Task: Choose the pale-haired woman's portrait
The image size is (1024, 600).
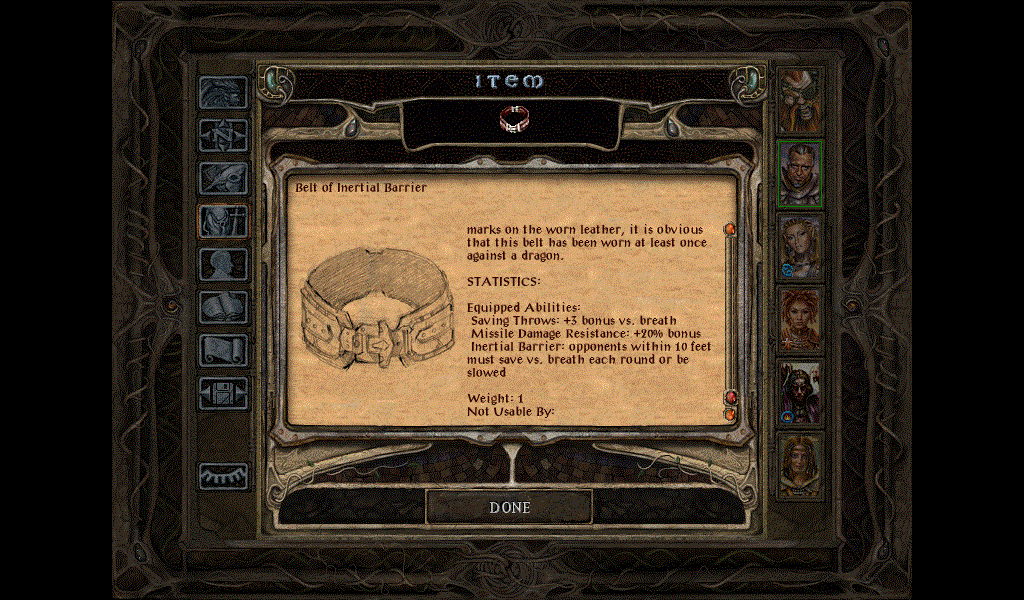Action: [800, 246]
